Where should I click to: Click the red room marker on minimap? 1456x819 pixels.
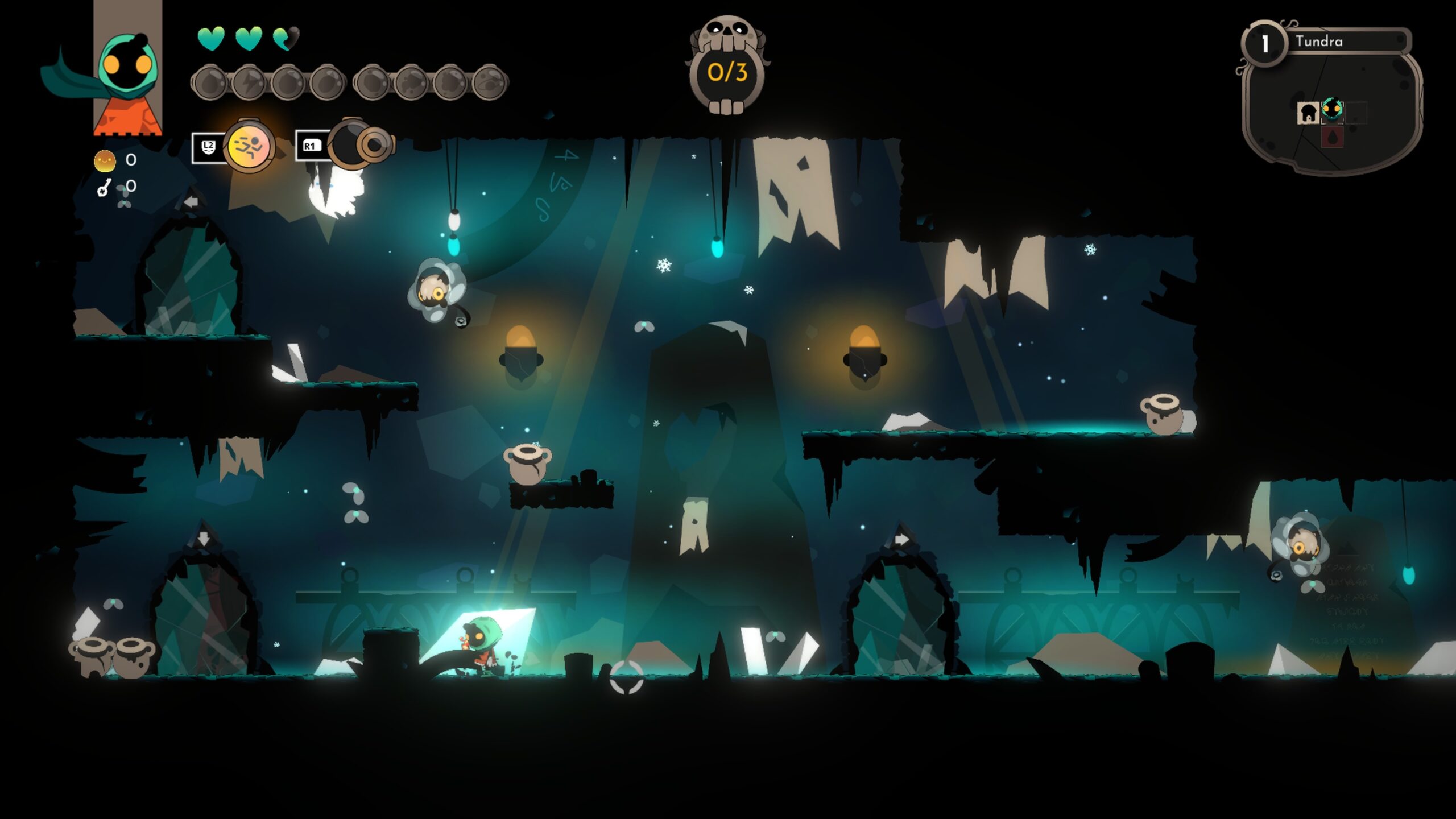1331,137
